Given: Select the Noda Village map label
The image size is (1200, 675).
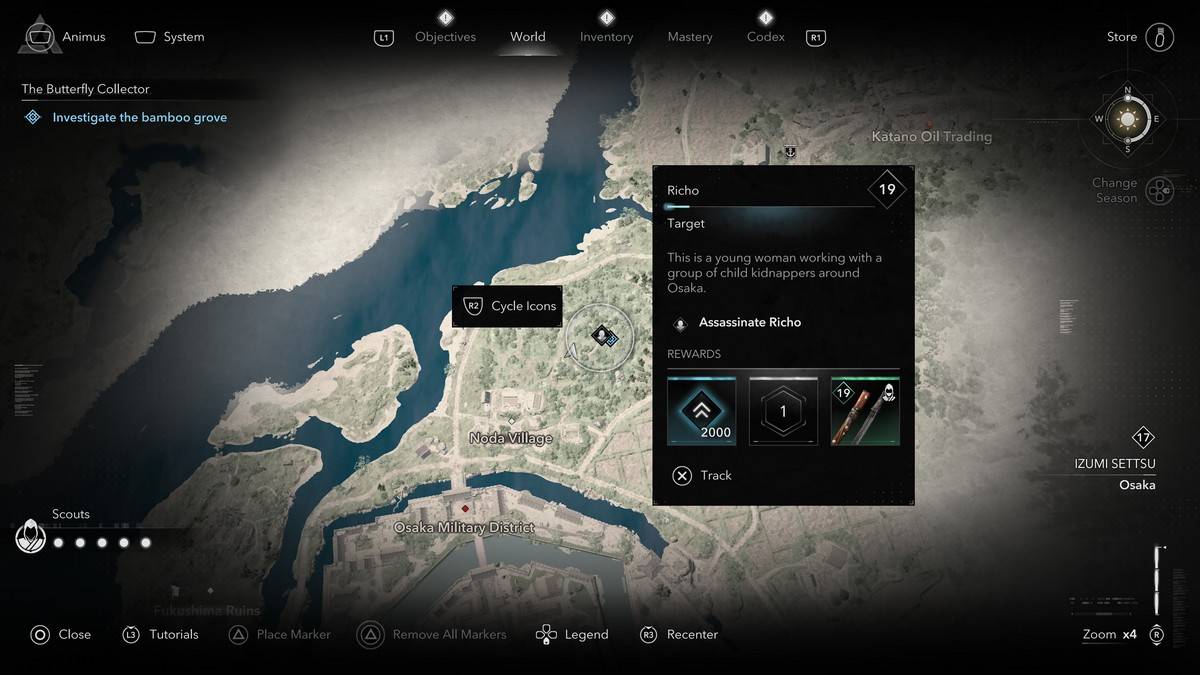Looking at the screenshot, I should [511, 438].
